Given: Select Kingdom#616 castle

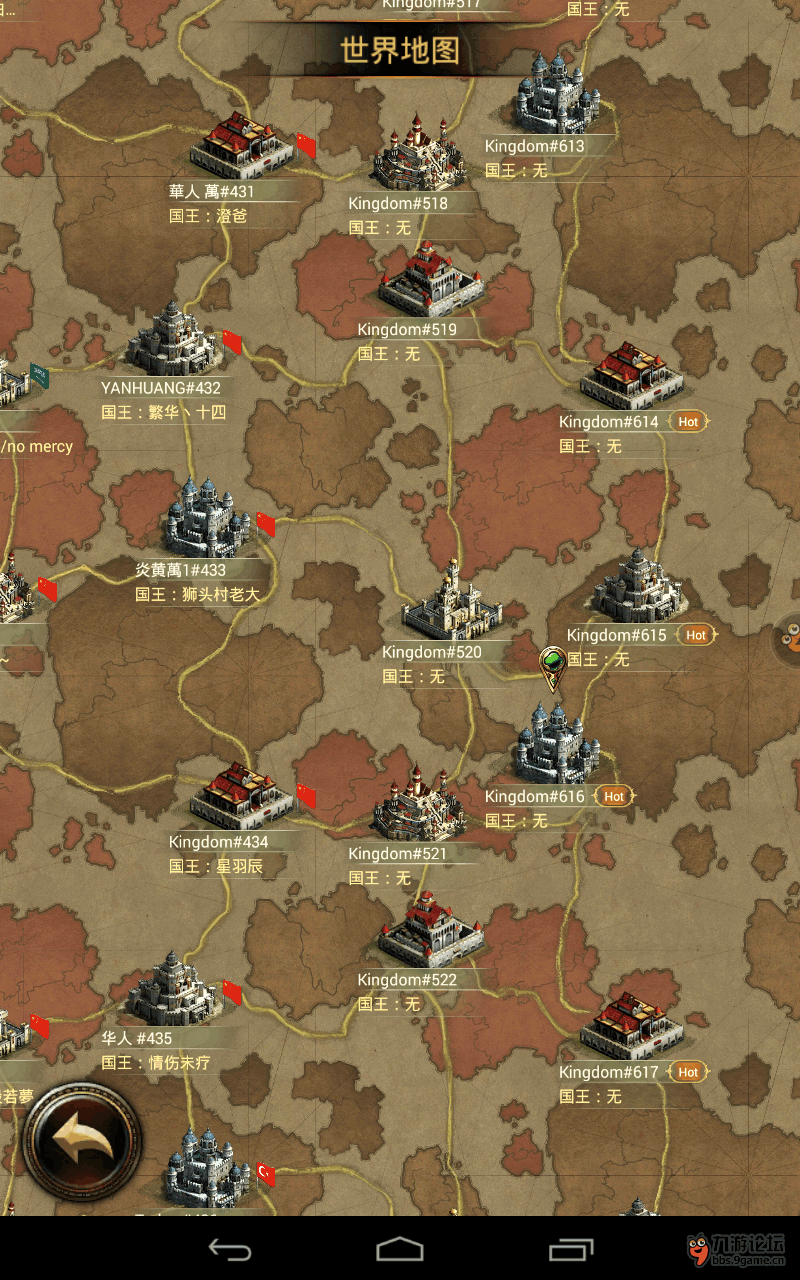Looking at the screenshot, I should 556,744.
